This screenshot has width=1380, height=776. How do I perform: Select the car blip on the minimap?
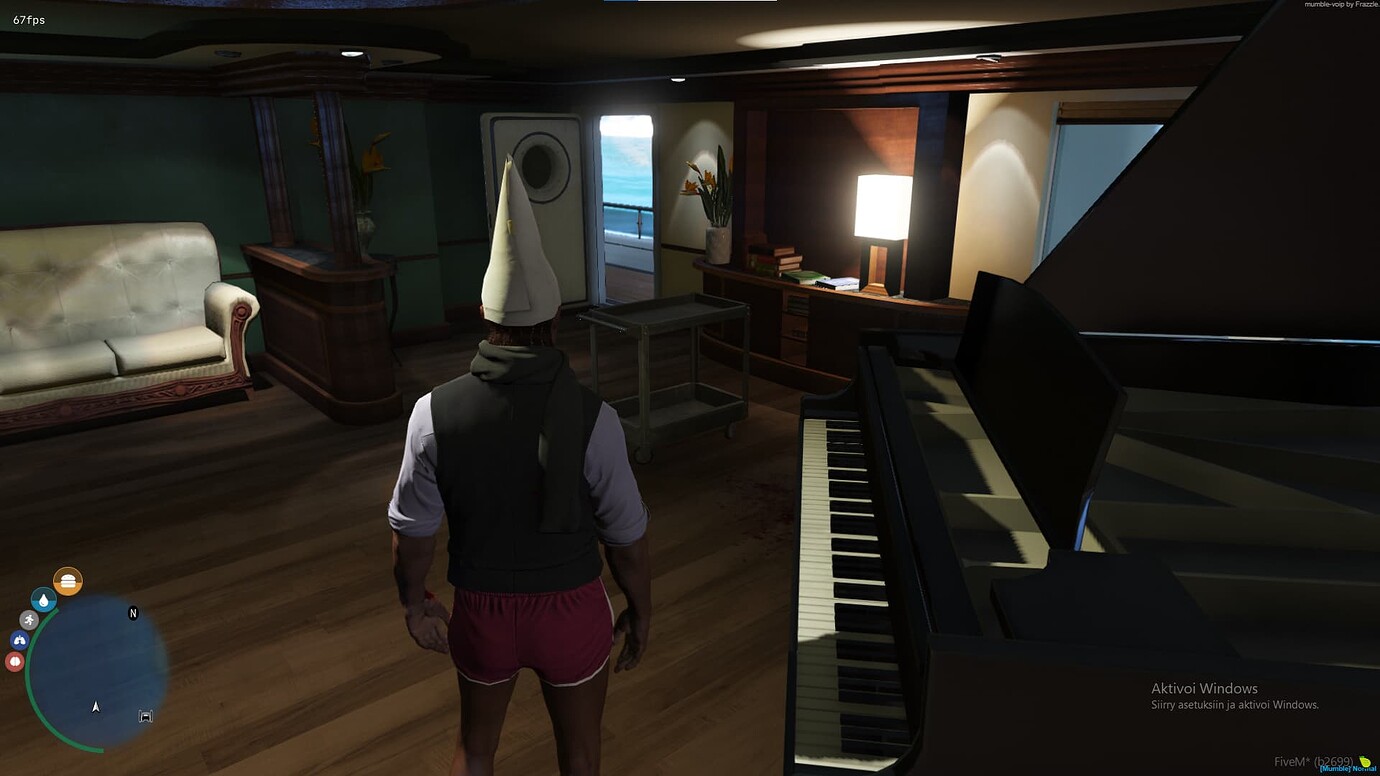point(146,716)
